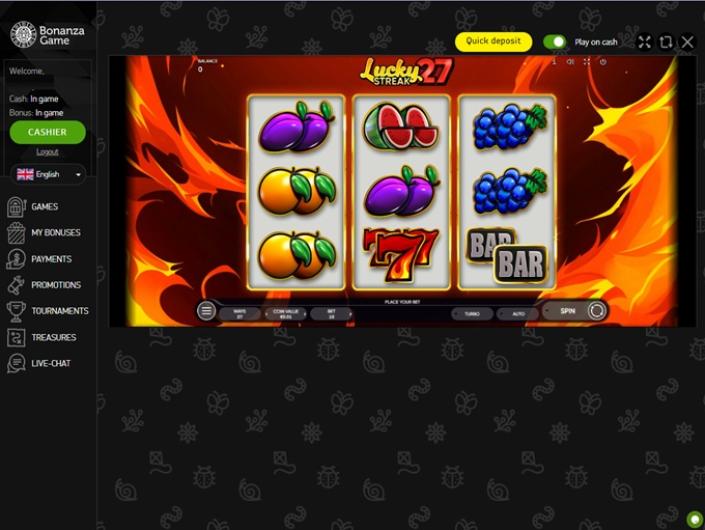The image size is (705, 530).
Task: Show My Bonuses
Action: tap(55, 233)
